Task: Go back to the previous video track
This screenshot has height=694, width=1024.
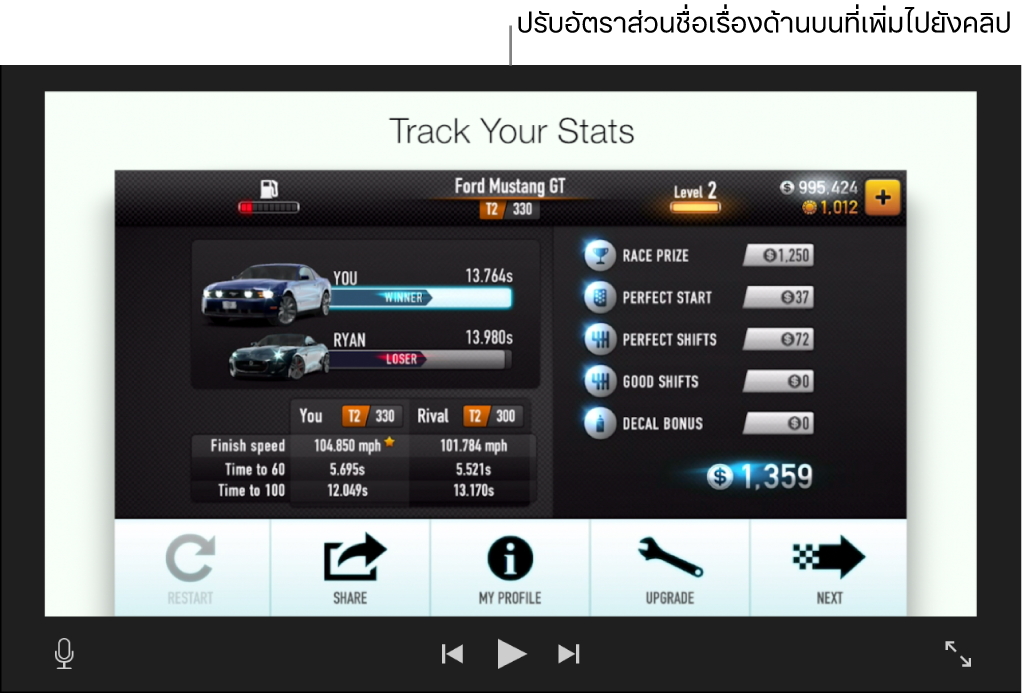Action: 452,654
